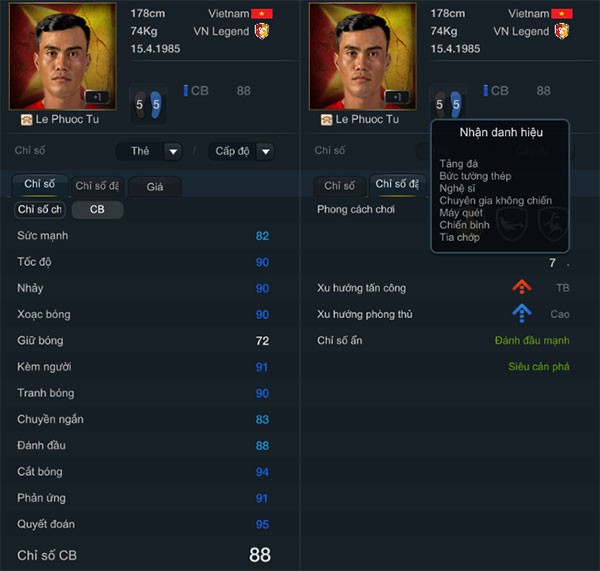
Task: Open the Thẻ dropdown
Action: [x=149, y=151]
